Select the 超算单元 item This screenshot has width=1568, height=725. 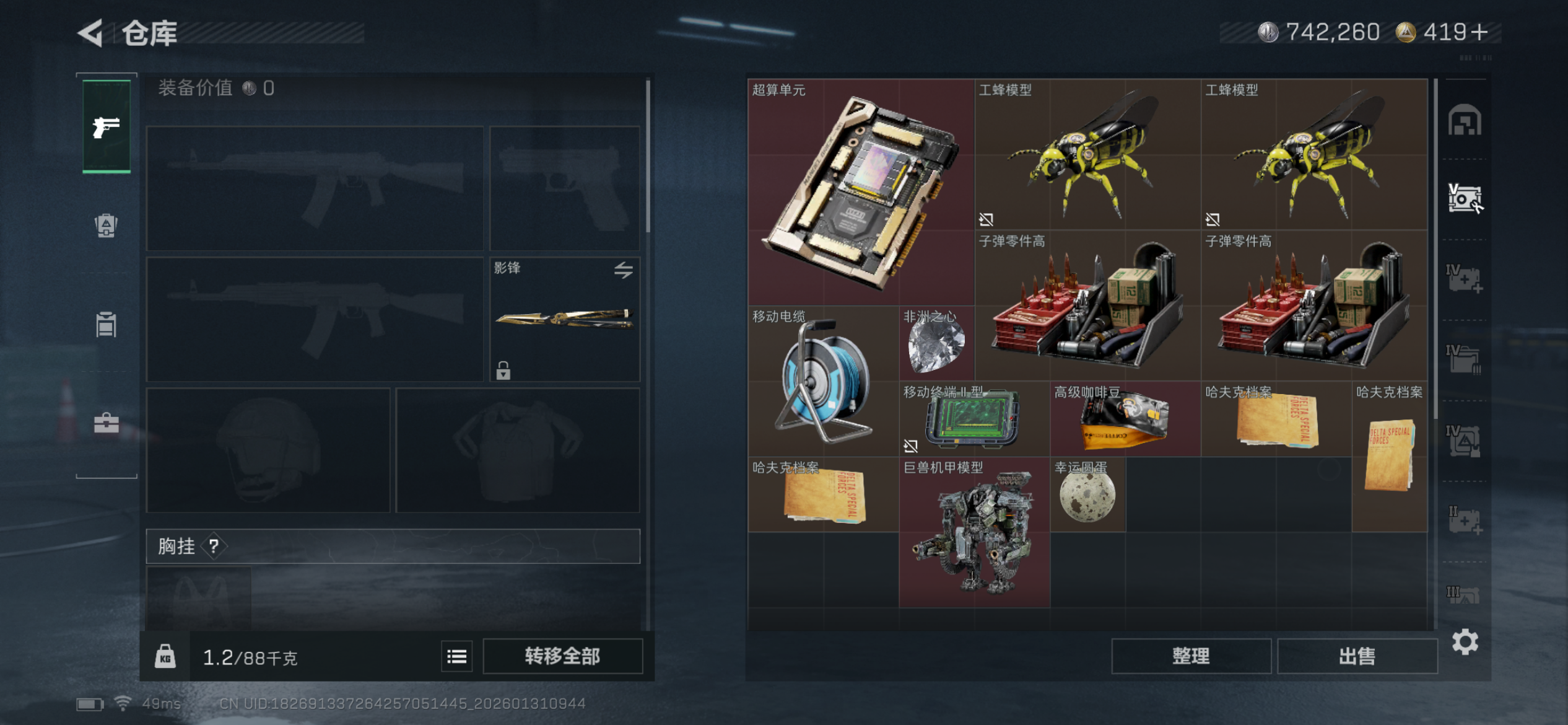pos(861,192)
